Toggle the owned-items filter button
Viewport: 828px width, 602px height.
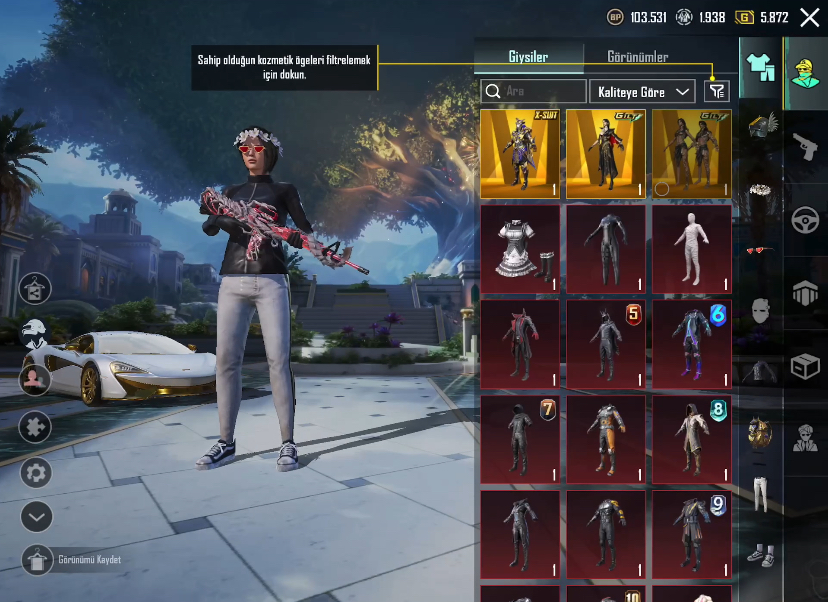716,91
